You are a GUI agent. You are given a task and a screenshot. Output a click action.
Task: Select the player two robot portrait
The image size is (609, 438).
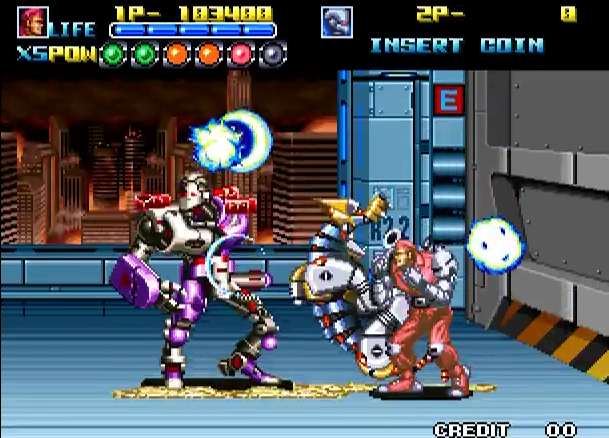(337, 22)
